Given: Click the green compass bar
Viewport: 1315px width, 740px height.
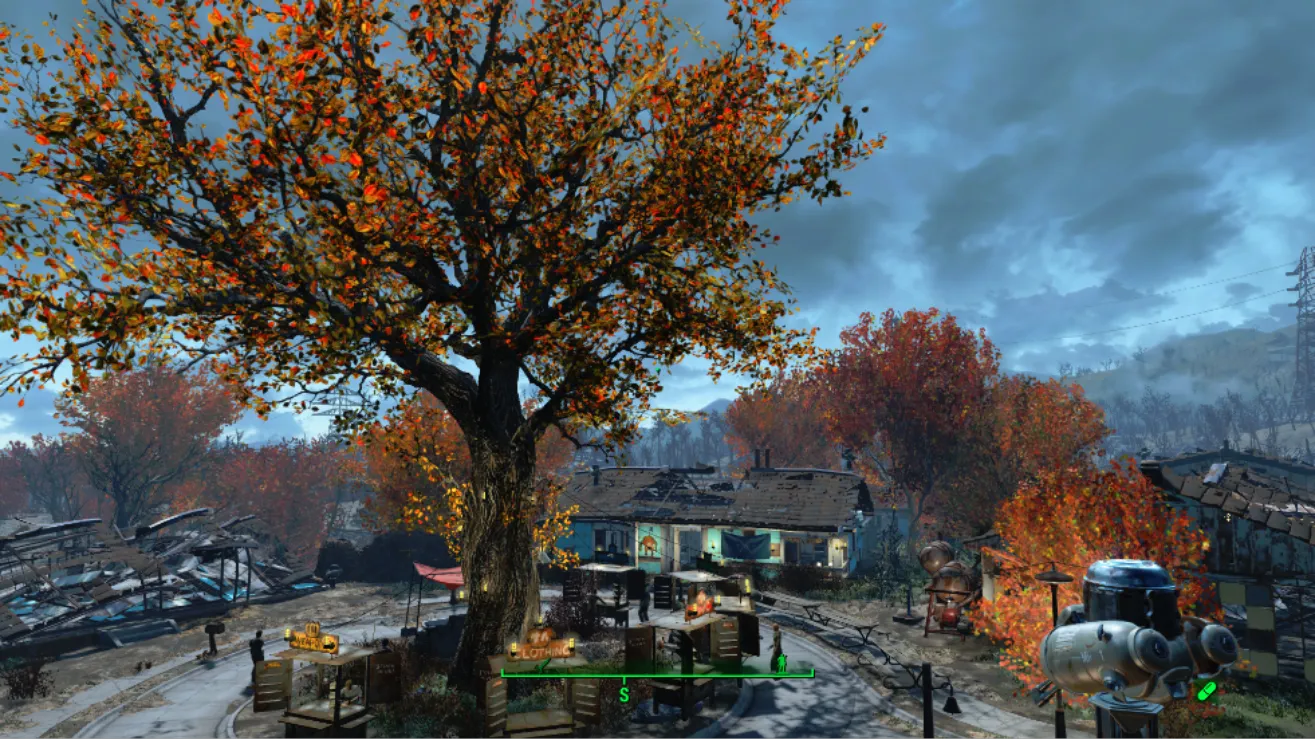Looking at the screenshot, I should coord(657,675).
